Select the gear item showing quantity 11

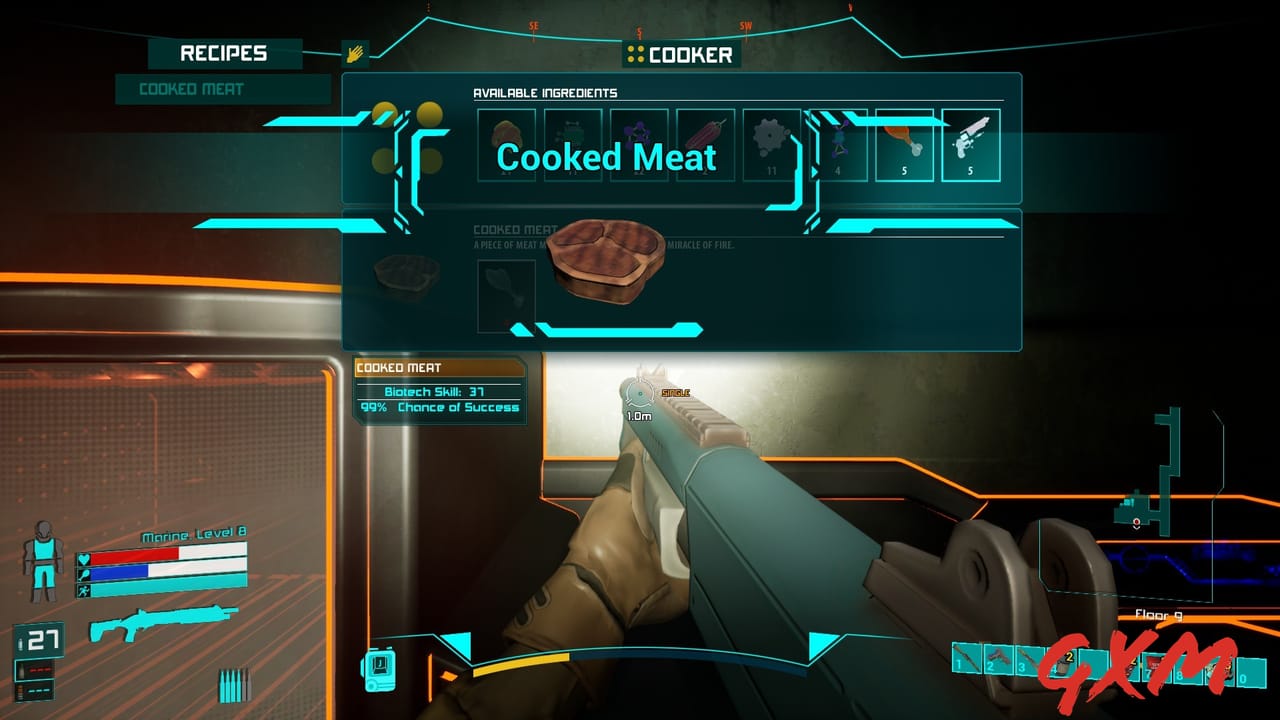click(x=771, y=144)
